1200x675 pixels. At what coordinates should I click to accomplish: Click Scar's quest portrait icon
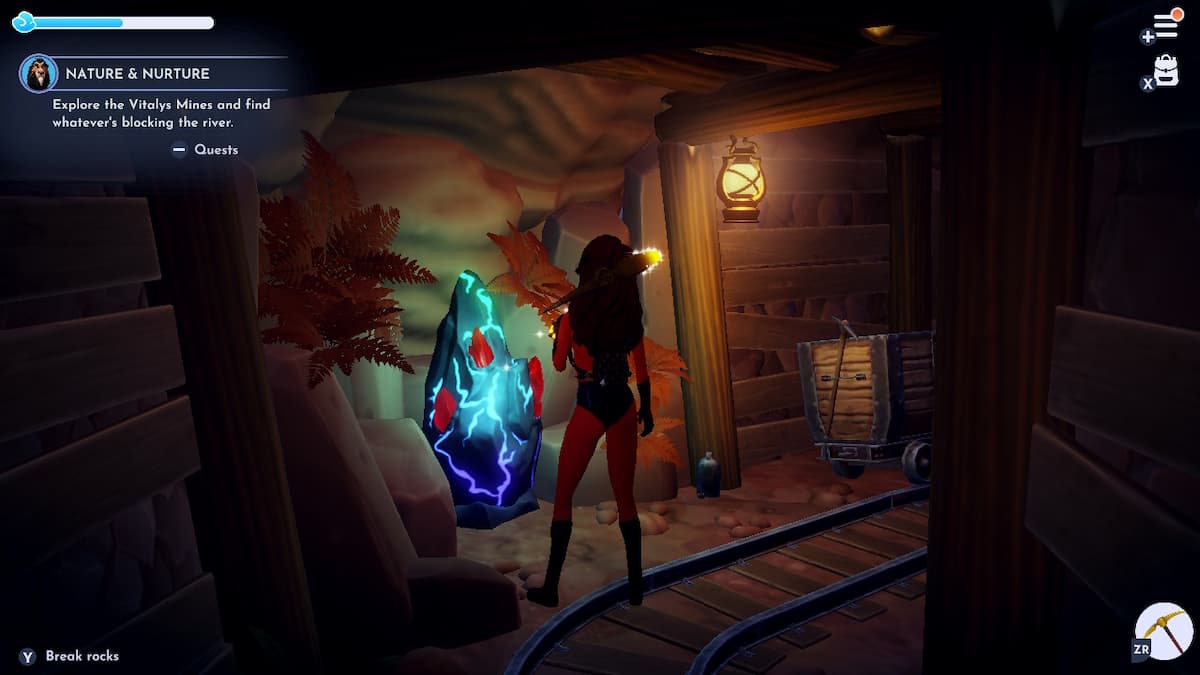[38, 73]
